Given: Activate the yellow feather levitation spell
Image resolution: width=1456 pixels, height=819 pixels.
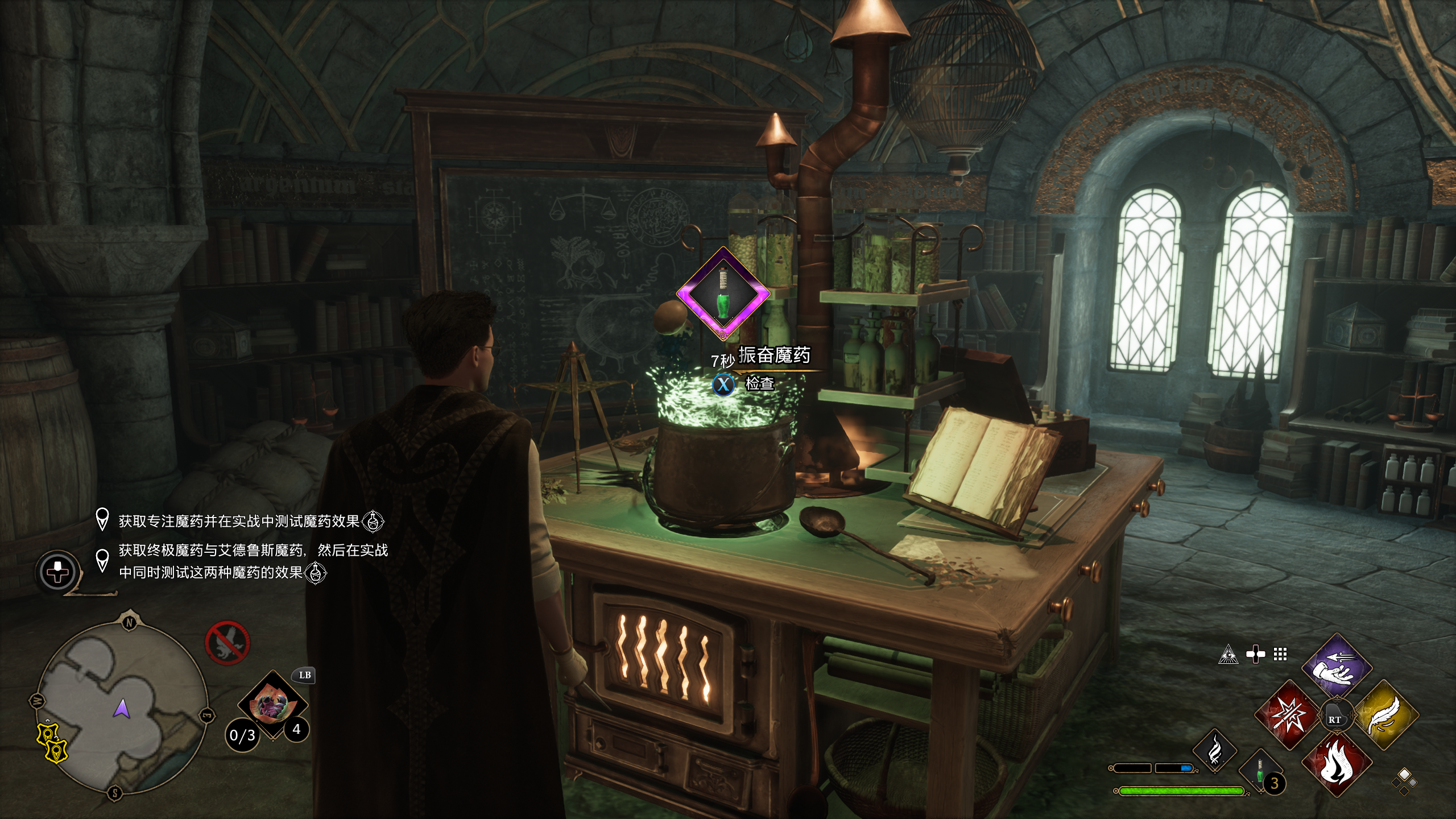Looking at the screenshot, I should pyautogui.click(x=1384, y=715).
